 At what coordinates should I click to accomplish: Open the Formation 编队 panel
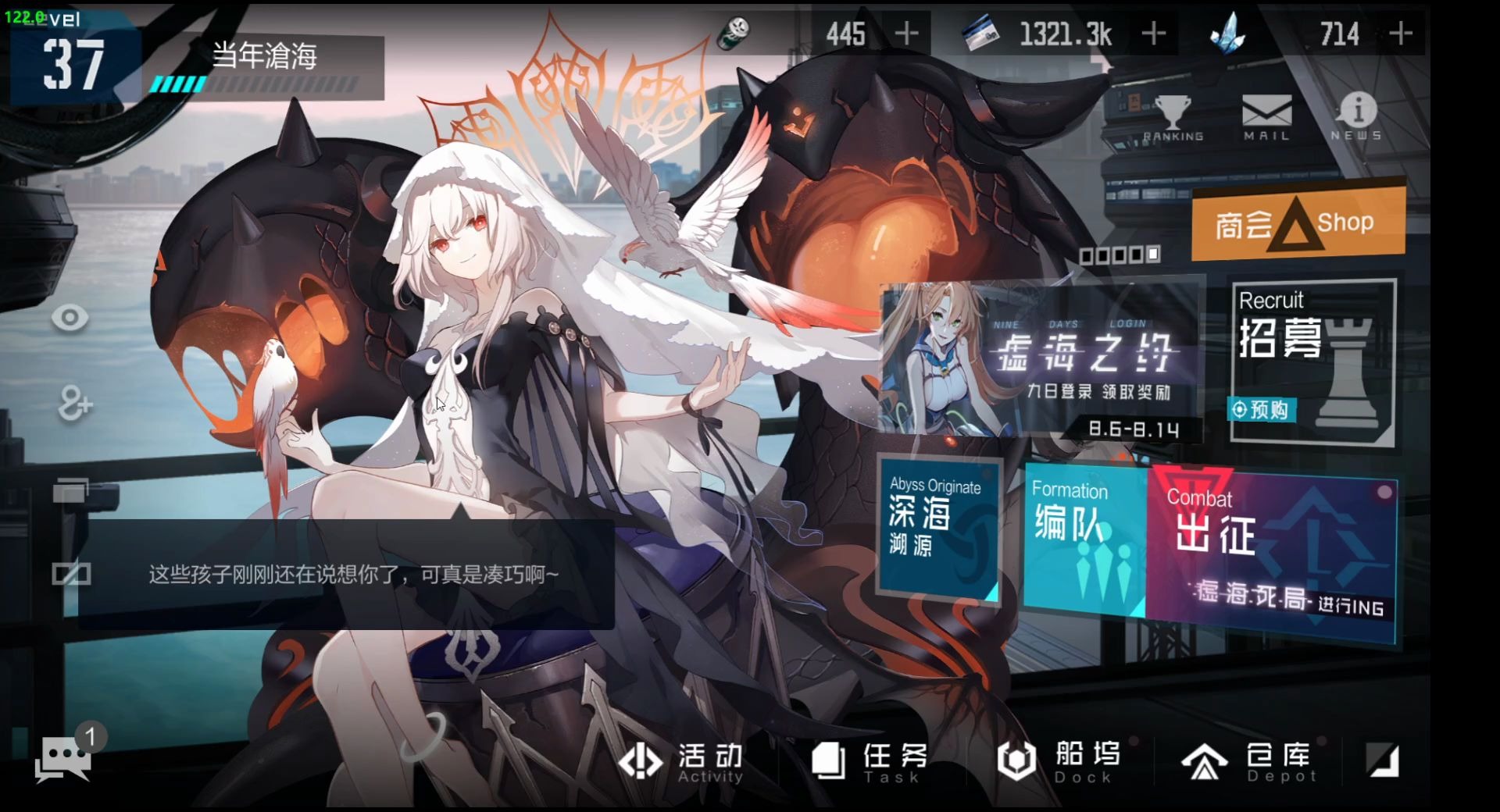coord(1084,539)
